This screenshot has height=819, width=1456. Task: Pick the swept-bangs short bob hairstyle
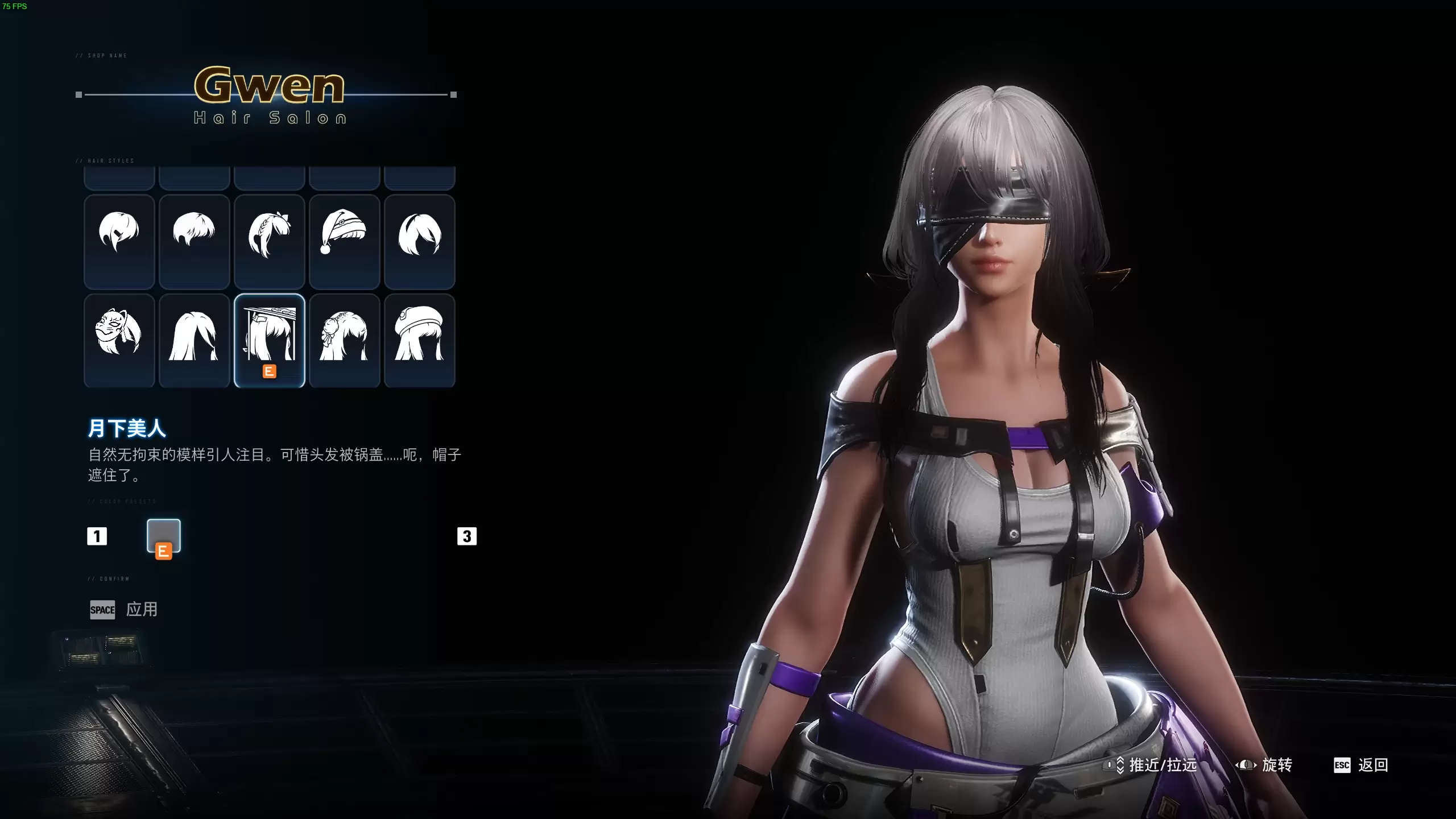[419, 242]
